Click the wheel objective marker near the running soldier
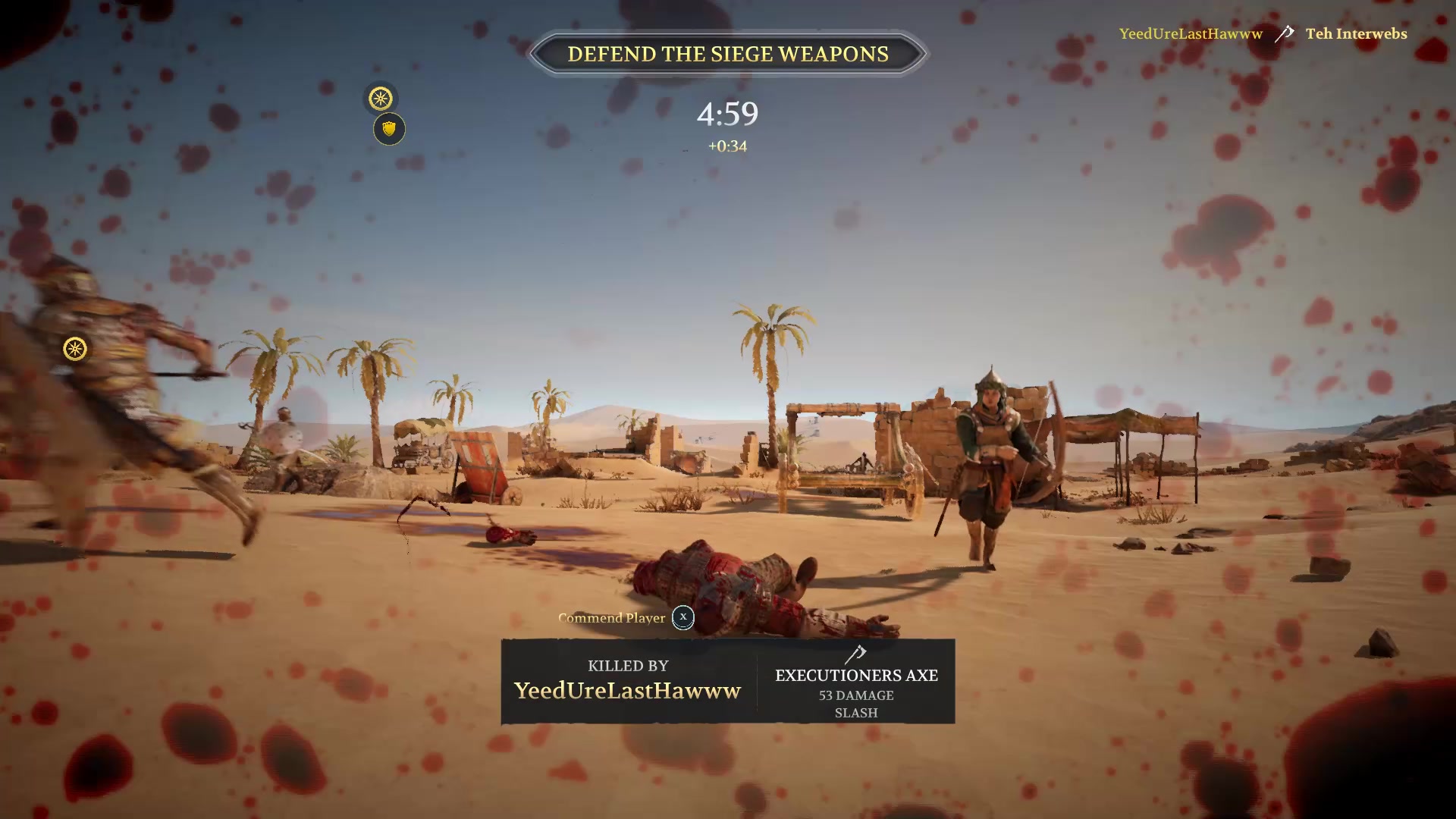 [x=74, y=349]
